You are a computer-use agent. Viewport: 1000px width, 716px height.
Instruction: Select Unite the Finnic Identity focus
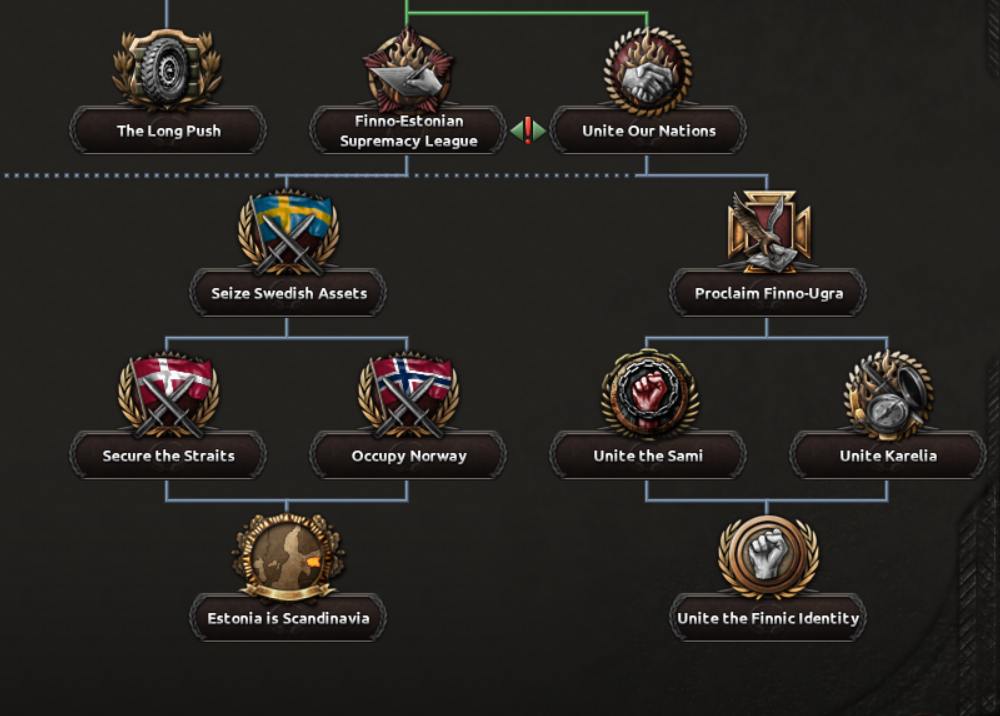click(768, 618)
